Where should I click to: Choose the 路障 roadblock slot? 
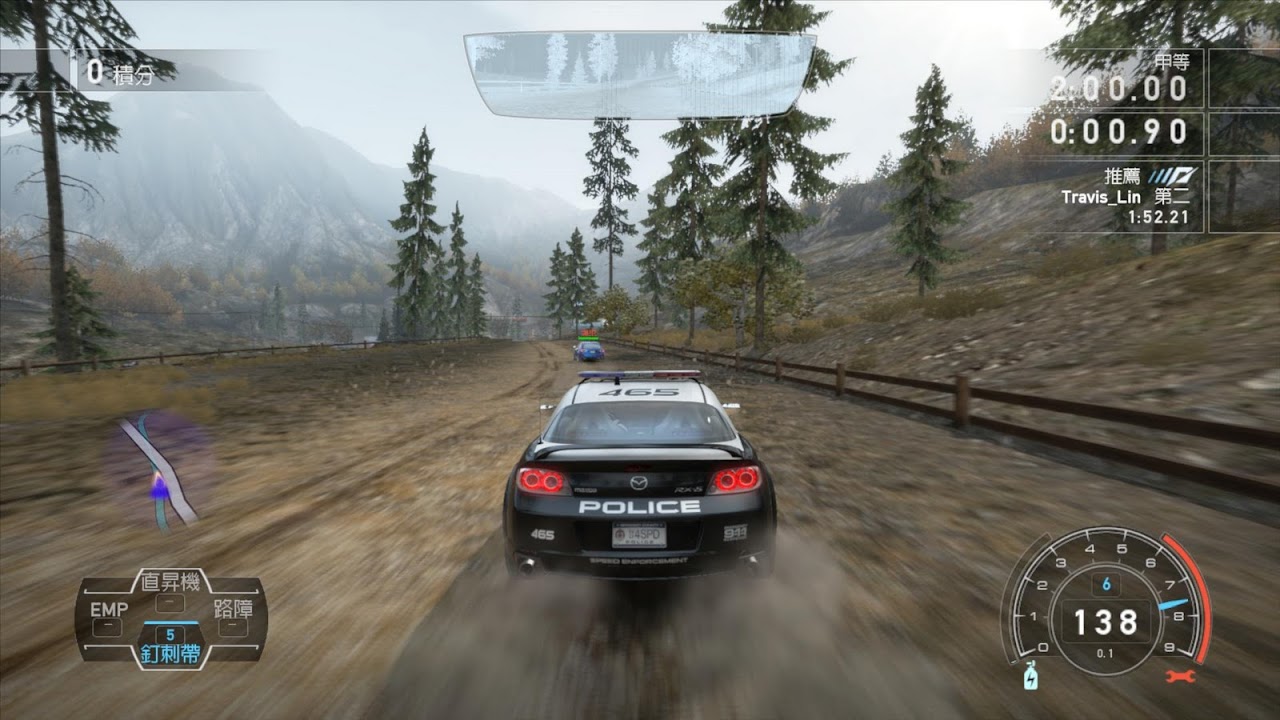(233, 617)
